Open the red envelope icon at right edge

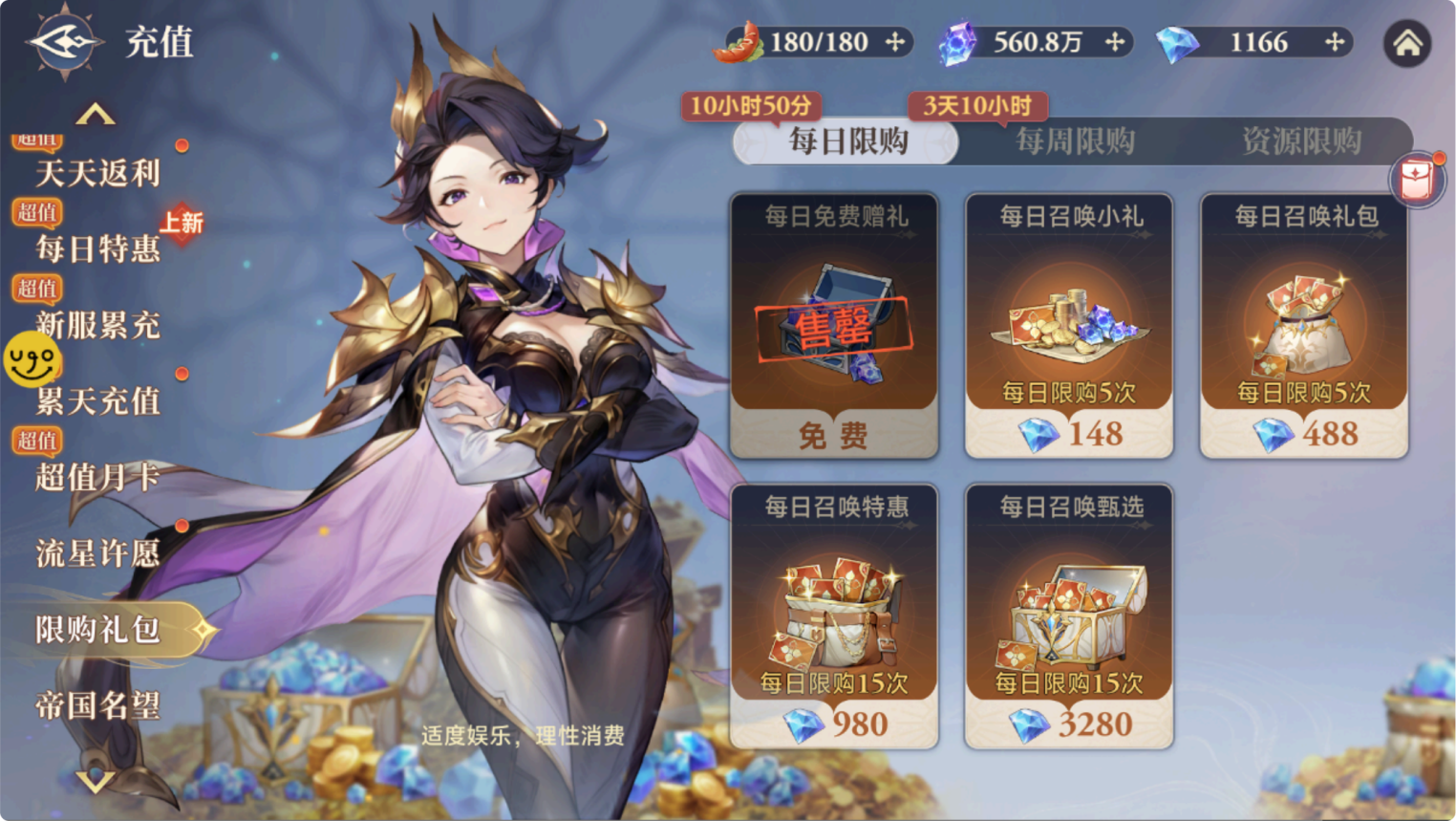coord(1416,179)
